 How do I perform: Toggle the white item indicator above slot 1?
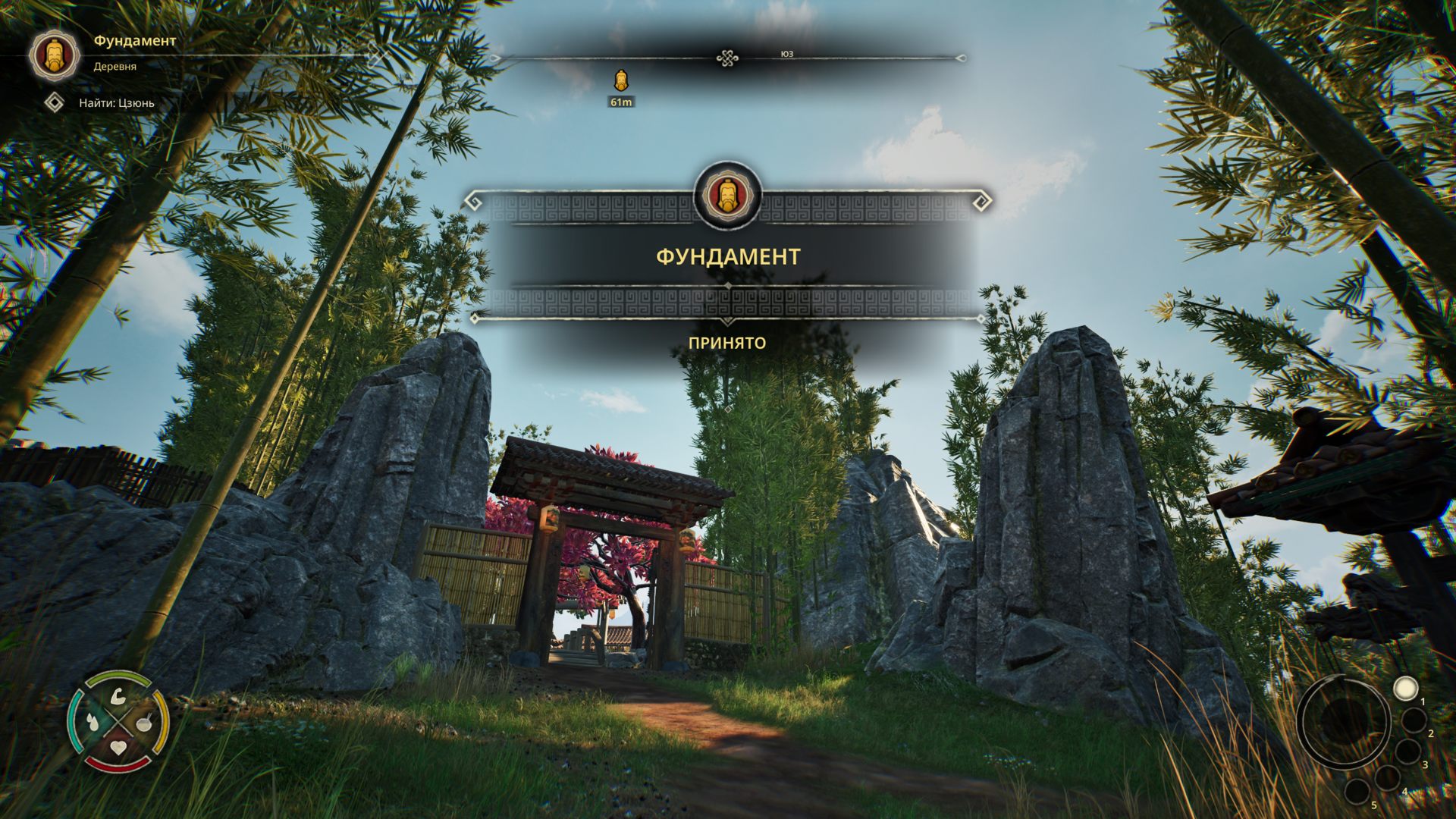[1406, 689]
